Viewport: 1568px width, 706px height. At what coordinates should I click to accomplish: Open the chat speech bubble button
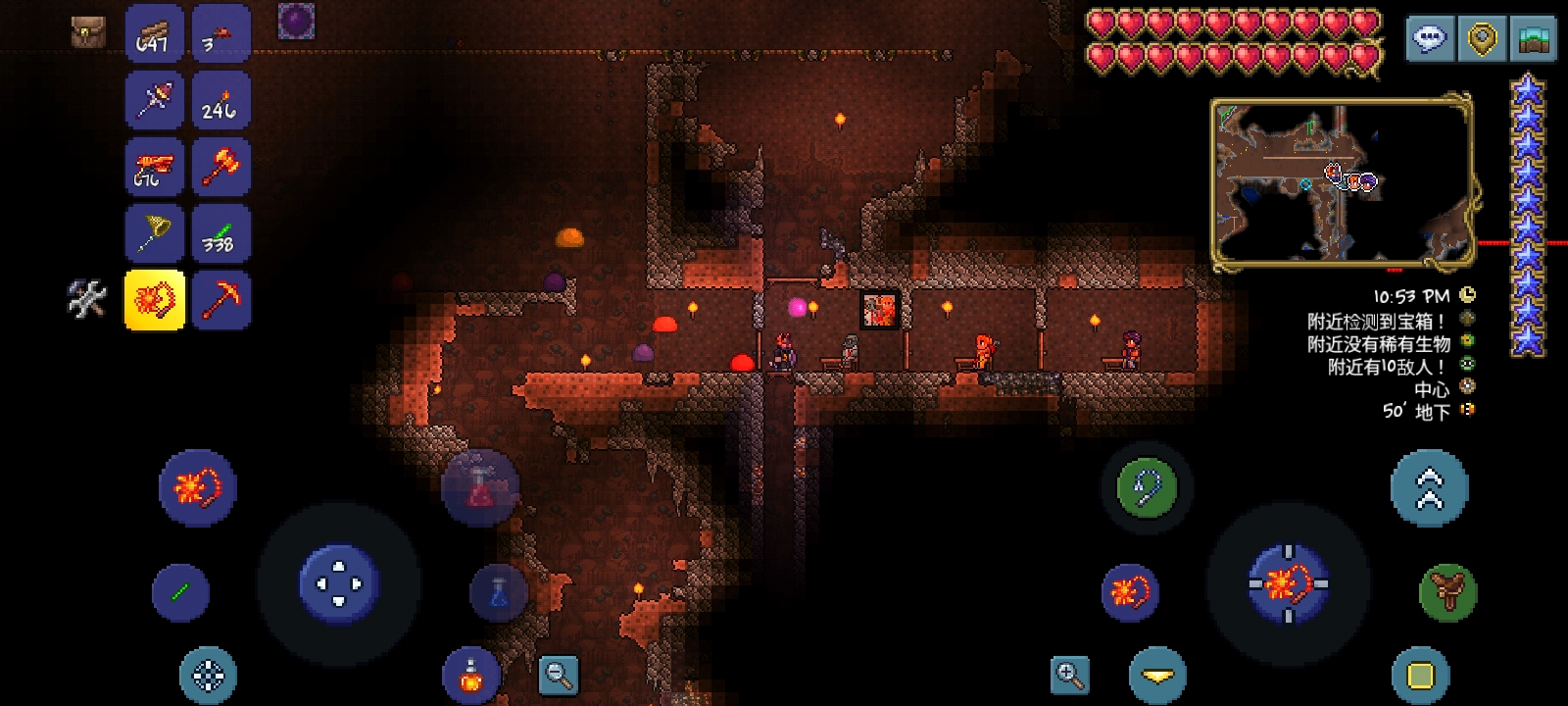click(x=1430, y=39)
